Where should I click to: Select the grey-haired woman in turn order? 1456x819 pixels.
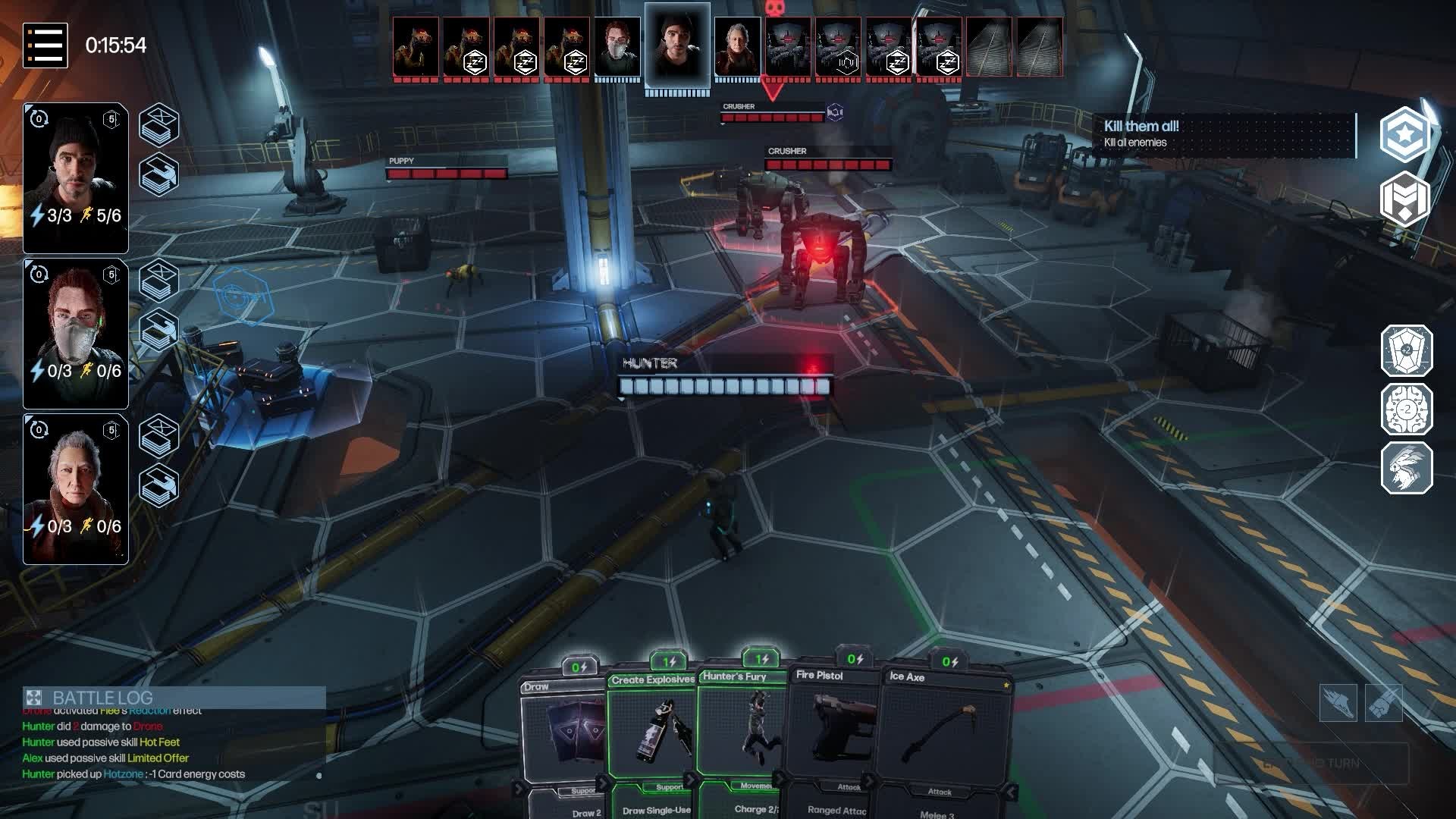coord(737,48)
